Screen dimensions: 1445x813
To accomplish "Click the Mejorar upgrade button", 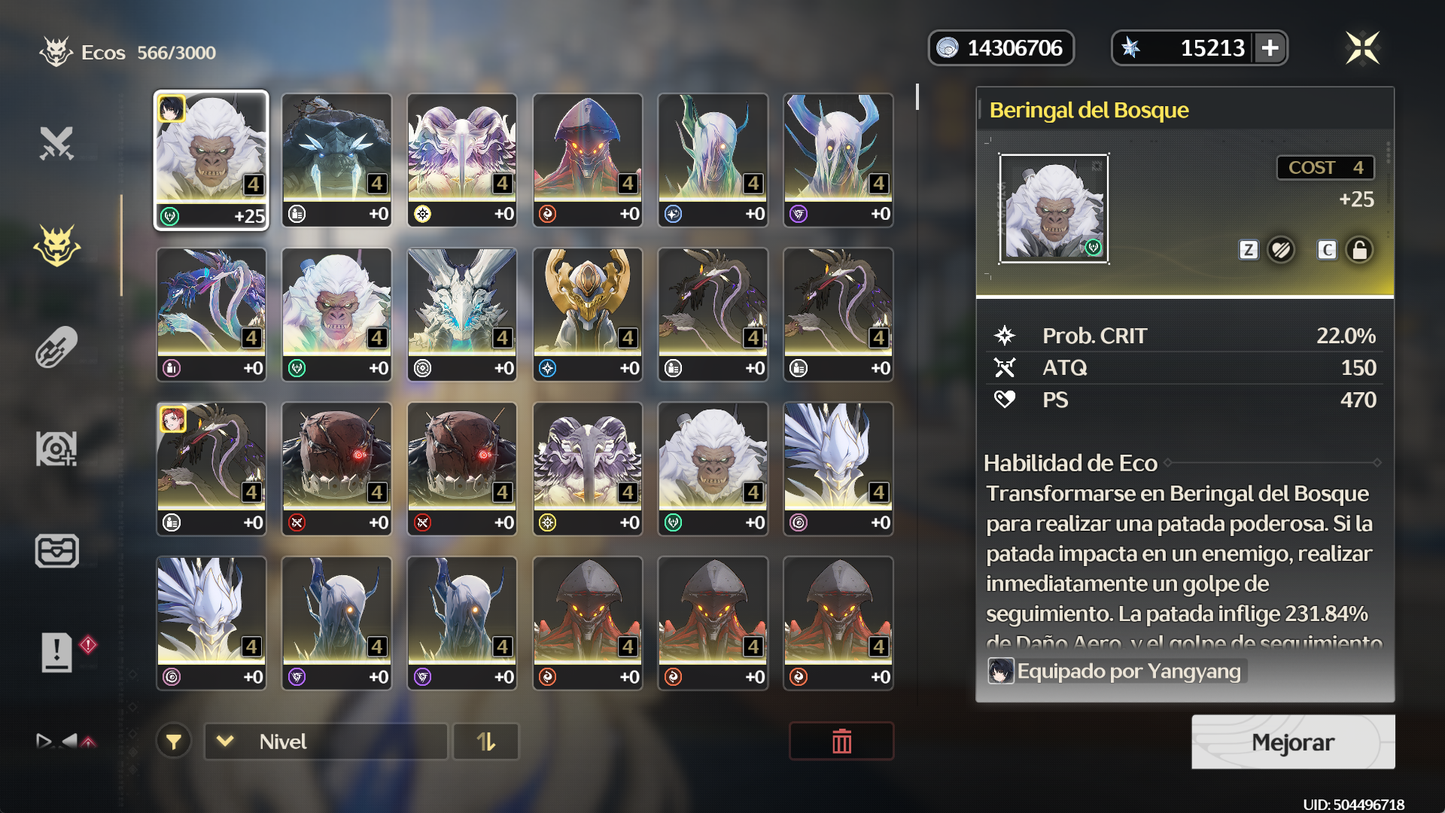I will pos(1292,742).
